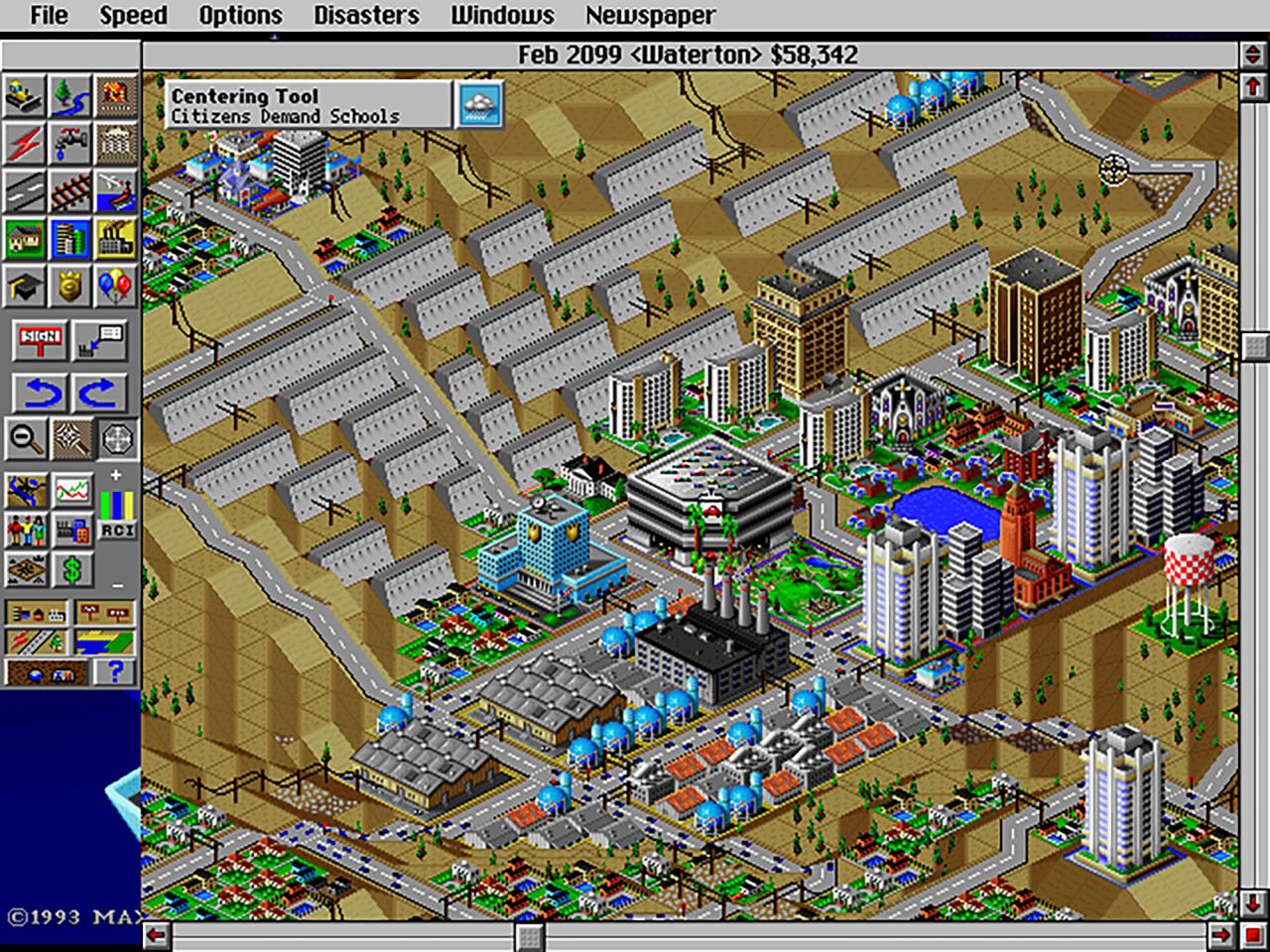Image resolution: width=1270 pixels, height=952 pixels.
Task: Select the Roads tool
Action: click(23, 189)
